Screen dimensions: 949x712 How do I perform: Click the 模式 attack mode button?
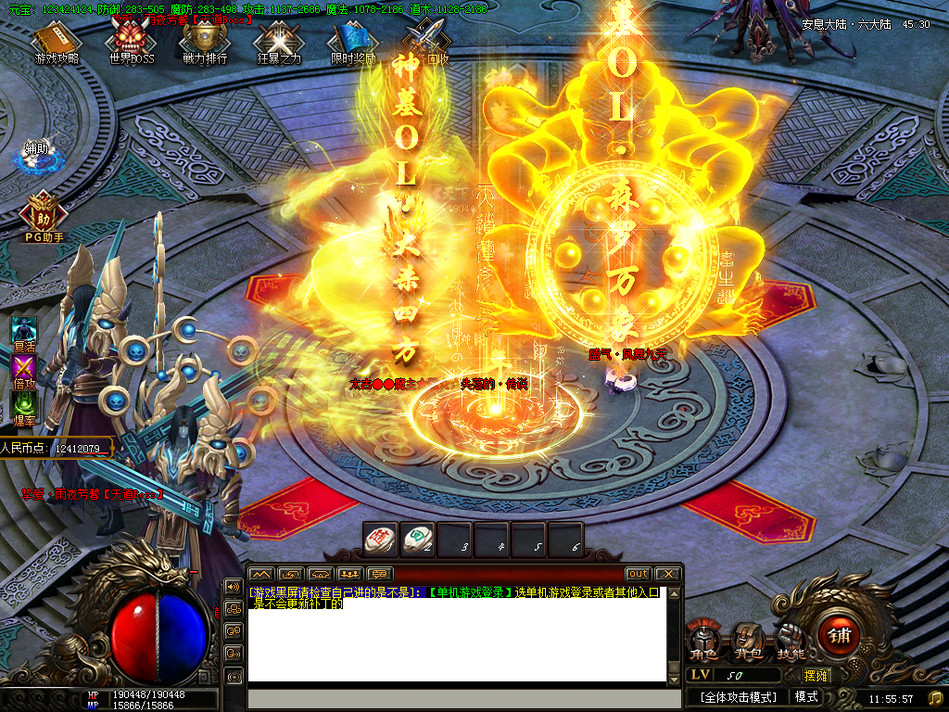point(806,696)
